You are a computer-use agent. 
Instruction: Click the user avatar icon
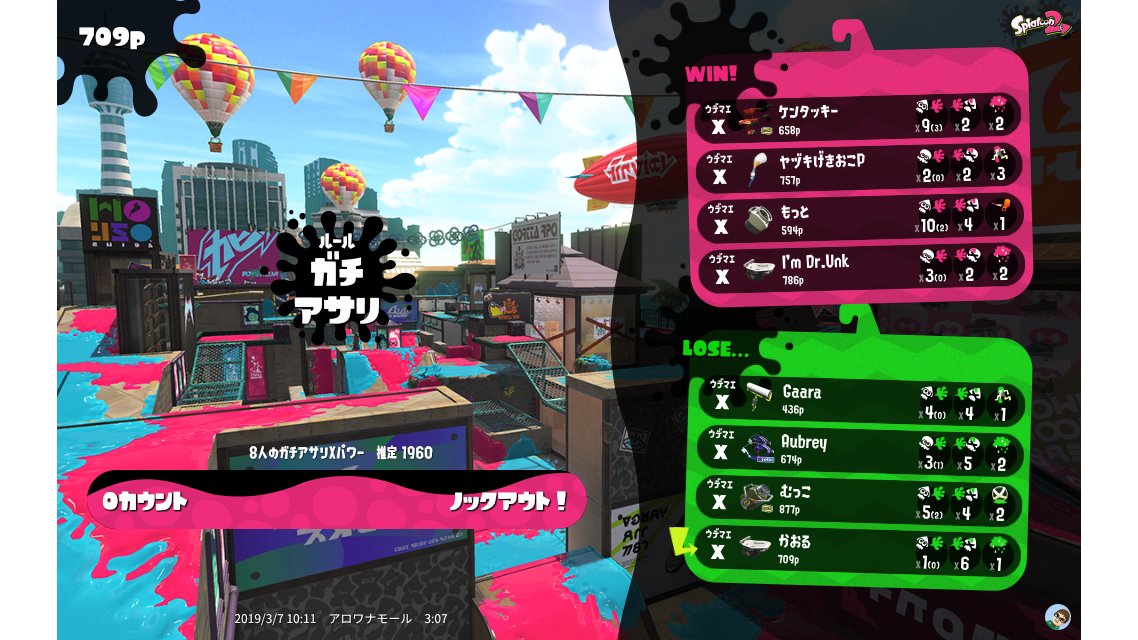(1057, 615)
